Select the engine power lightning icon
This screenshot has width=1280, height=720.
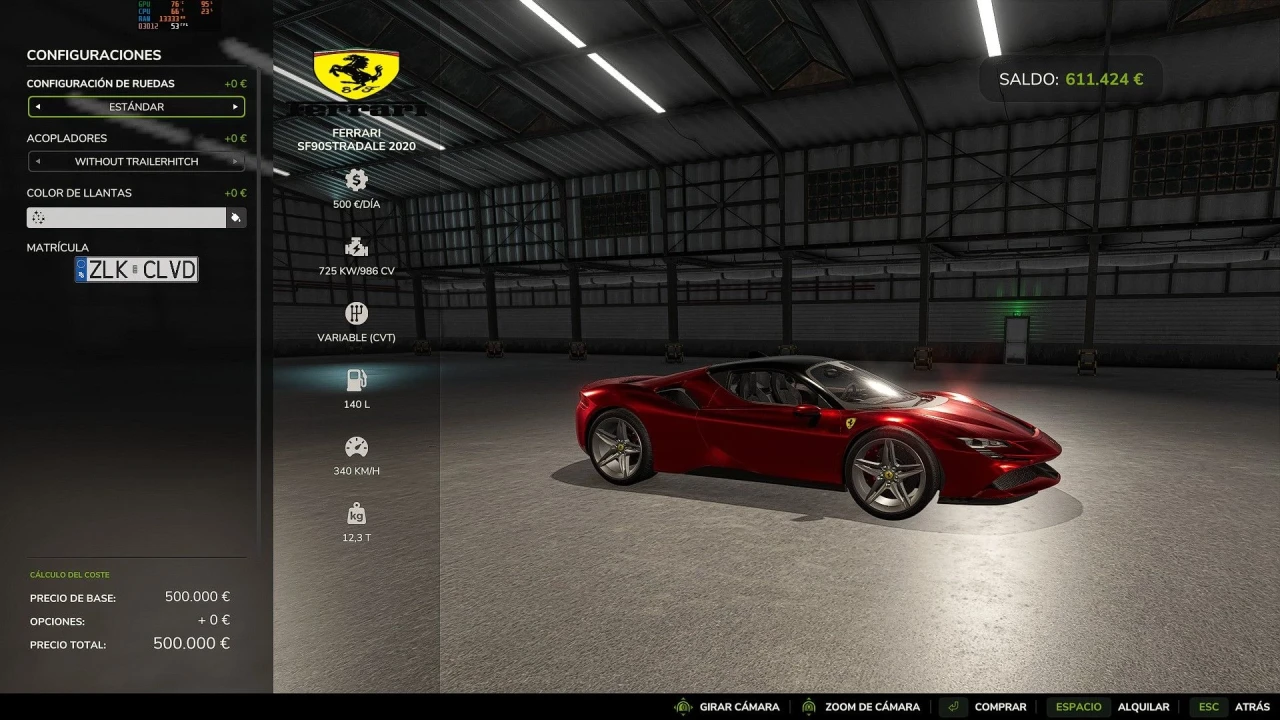click(356, 247)
